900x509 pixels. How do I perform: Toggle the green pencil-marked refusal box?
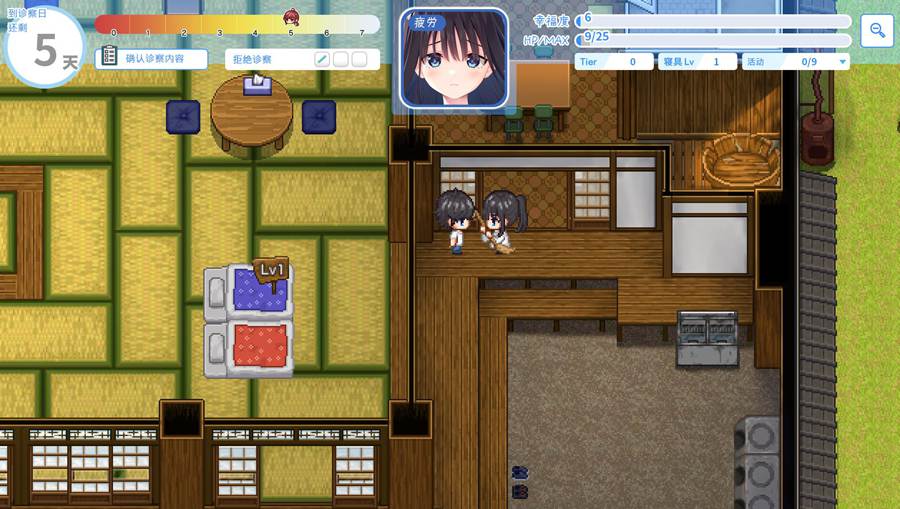click(322, 59)
